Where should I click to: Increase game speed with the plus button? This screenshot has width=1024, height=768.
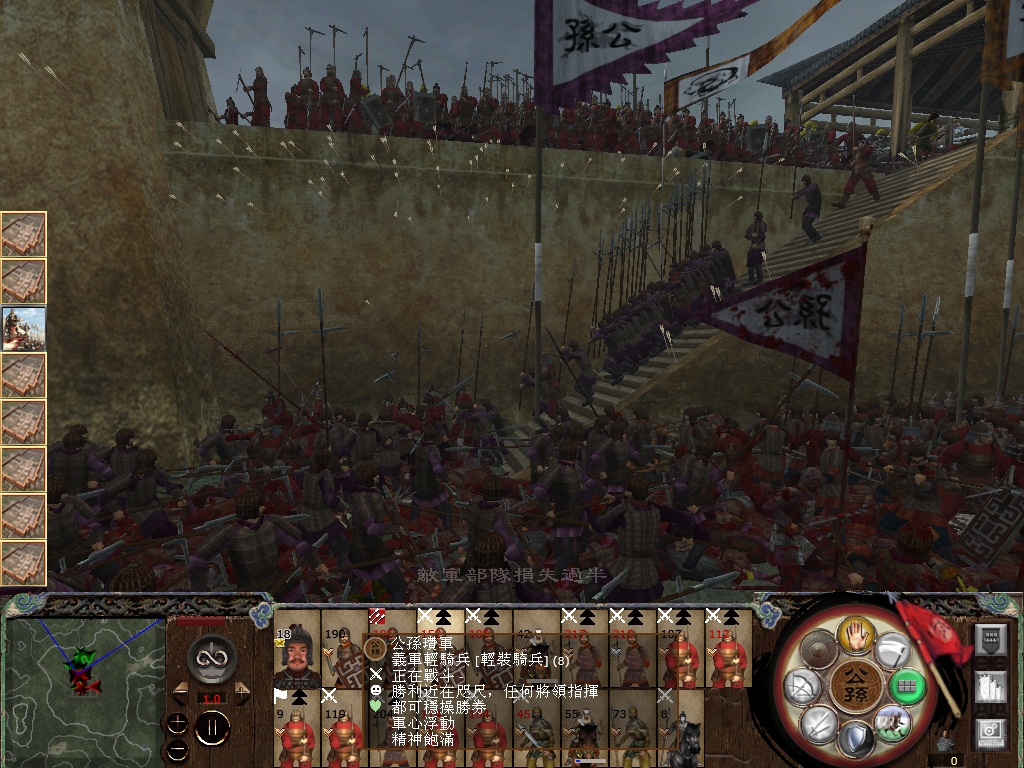tap(242, 693)
